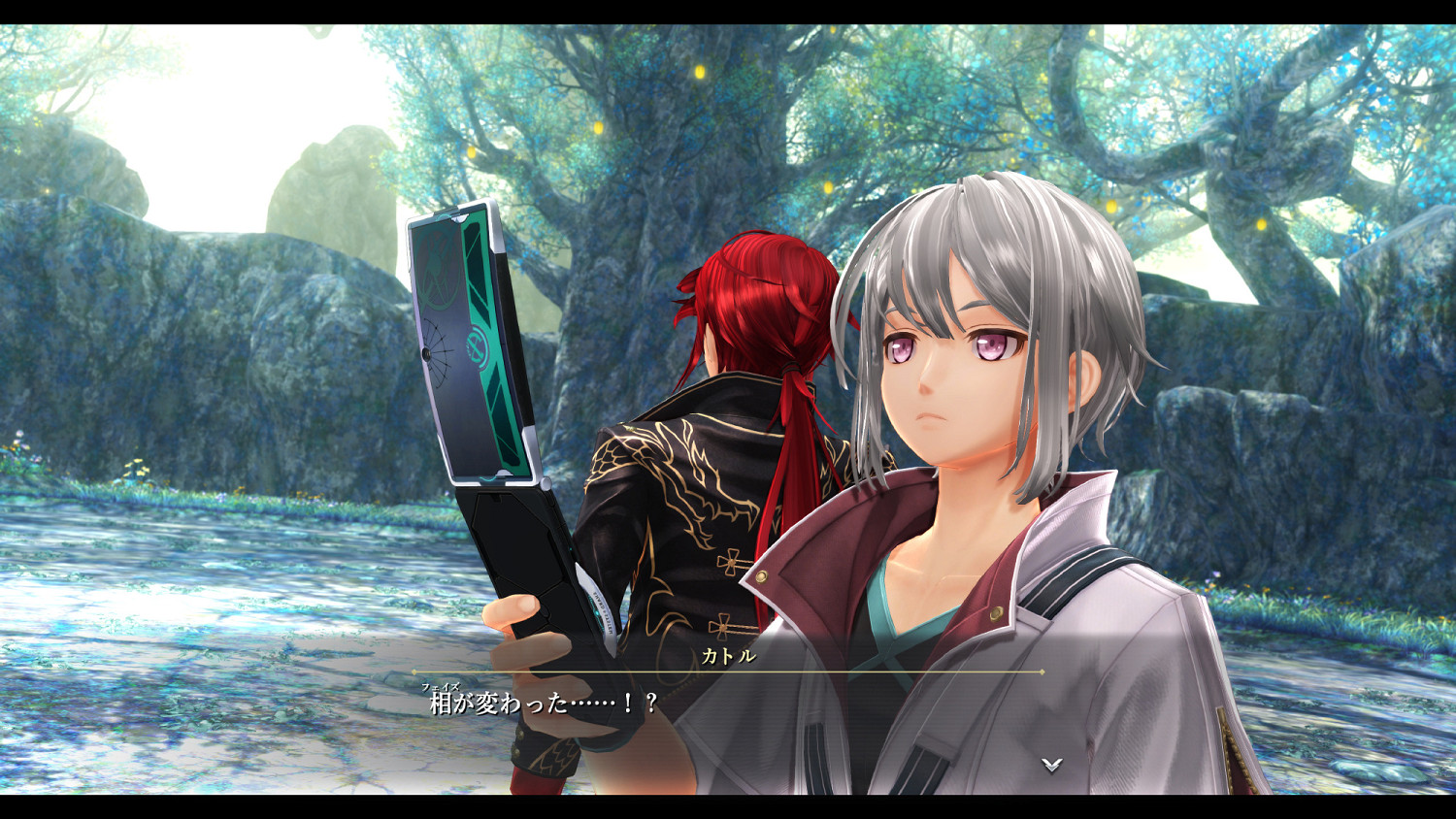Click the text printed on the device grip
The width and height of the screenshot is (1456, 819).
(603, 613)
